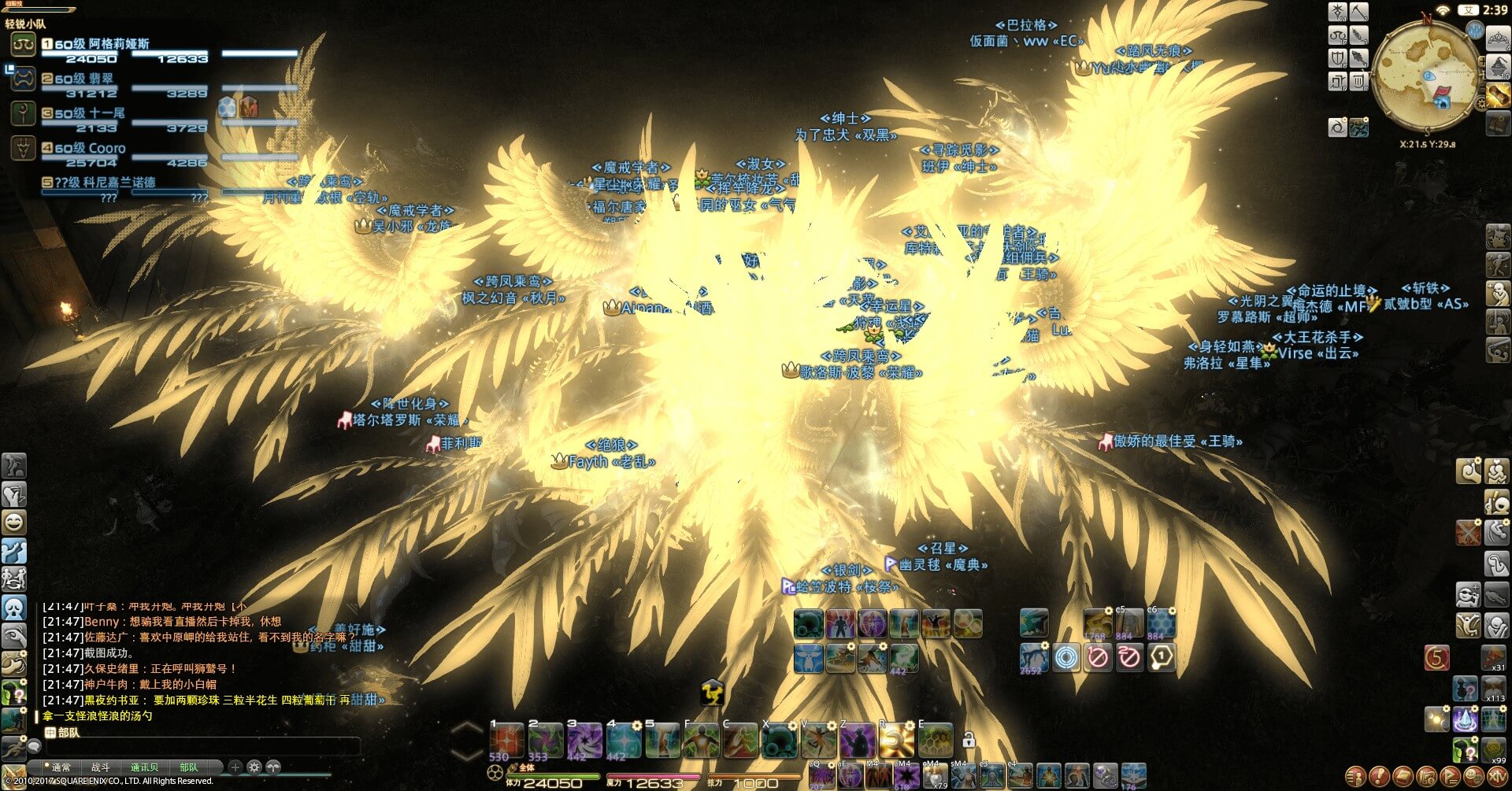The image size is (1512, 791).
Task: Activate hotbar slot 1 red ability
Action: point(506,741)
